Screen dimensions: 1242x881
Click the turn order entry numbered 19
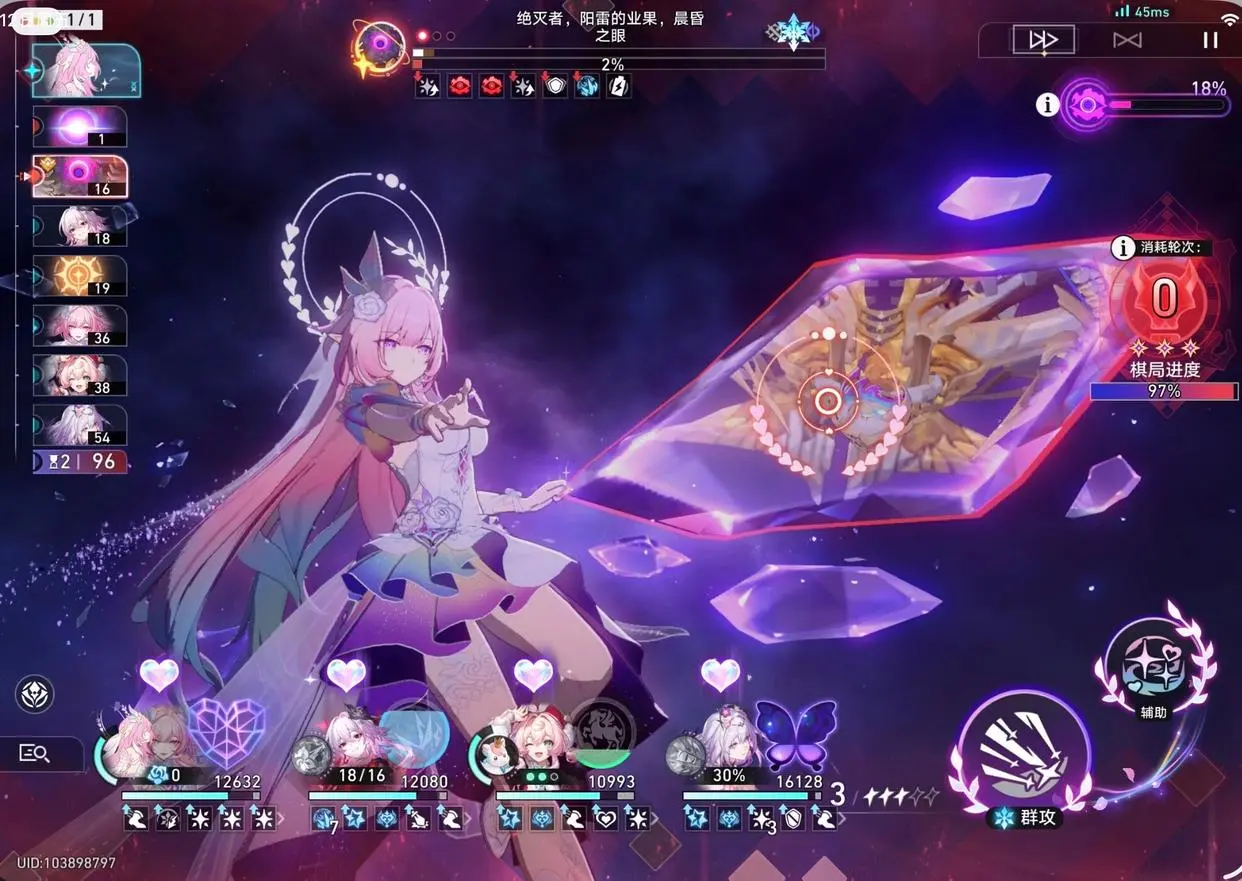coord(80,275)
